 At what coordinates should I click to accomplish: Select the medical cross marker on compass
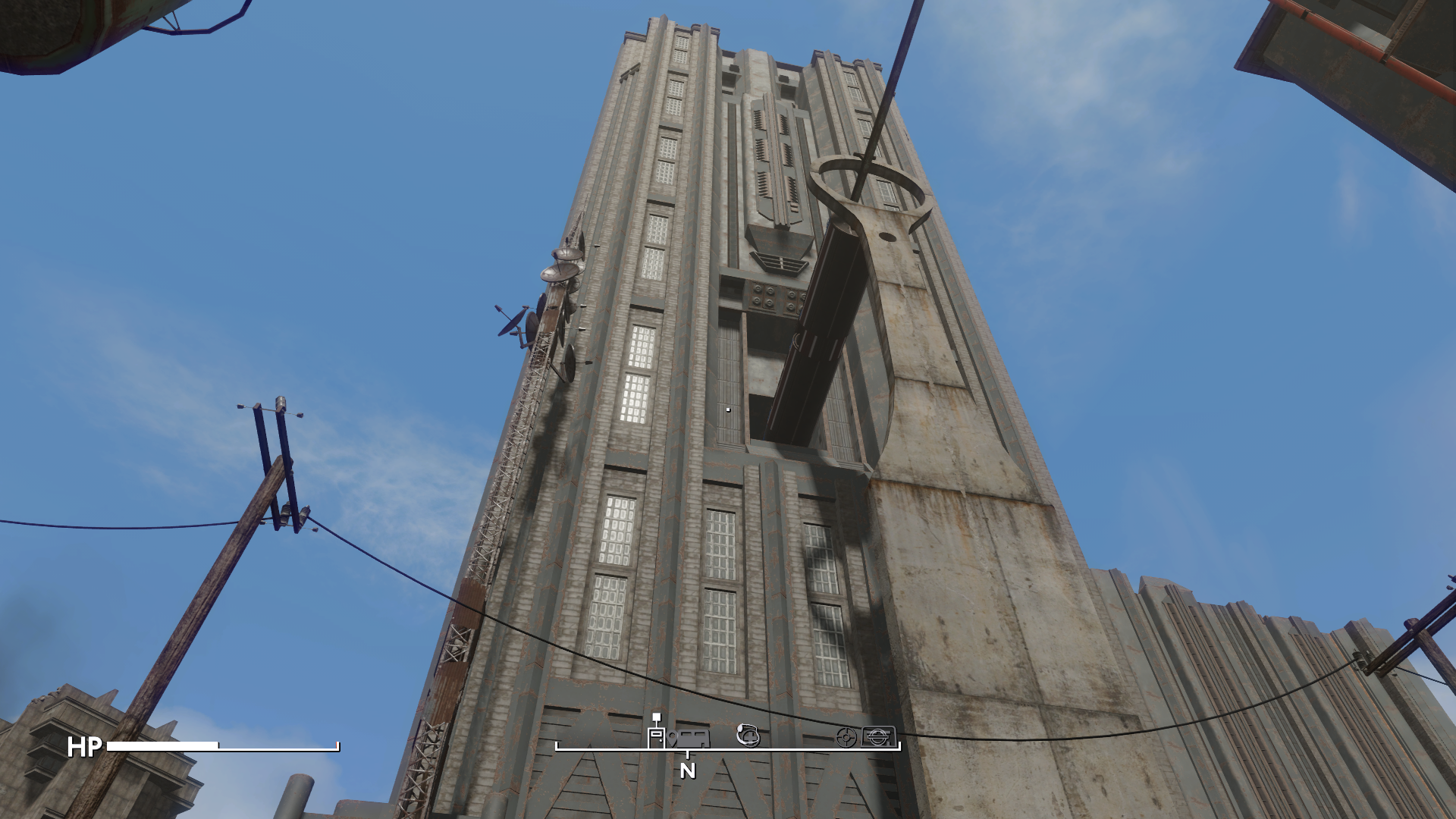[748, 735]
